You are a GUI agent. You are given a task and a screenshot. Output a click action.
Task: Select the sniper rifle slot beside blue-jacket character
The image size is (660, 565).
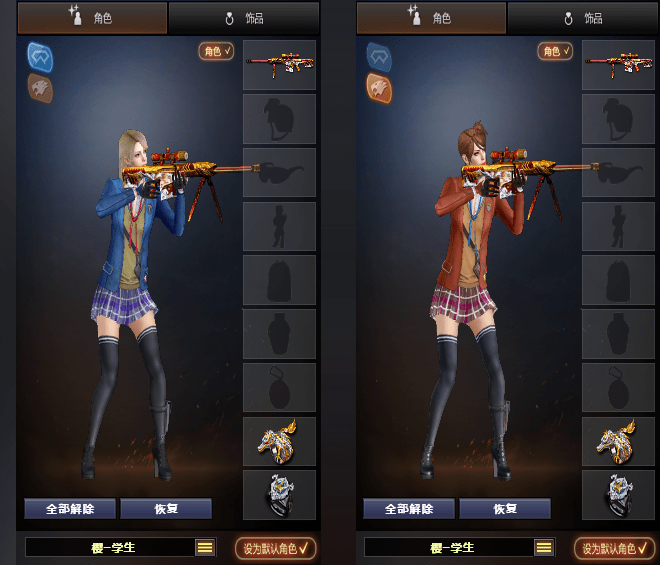[279, 65]
